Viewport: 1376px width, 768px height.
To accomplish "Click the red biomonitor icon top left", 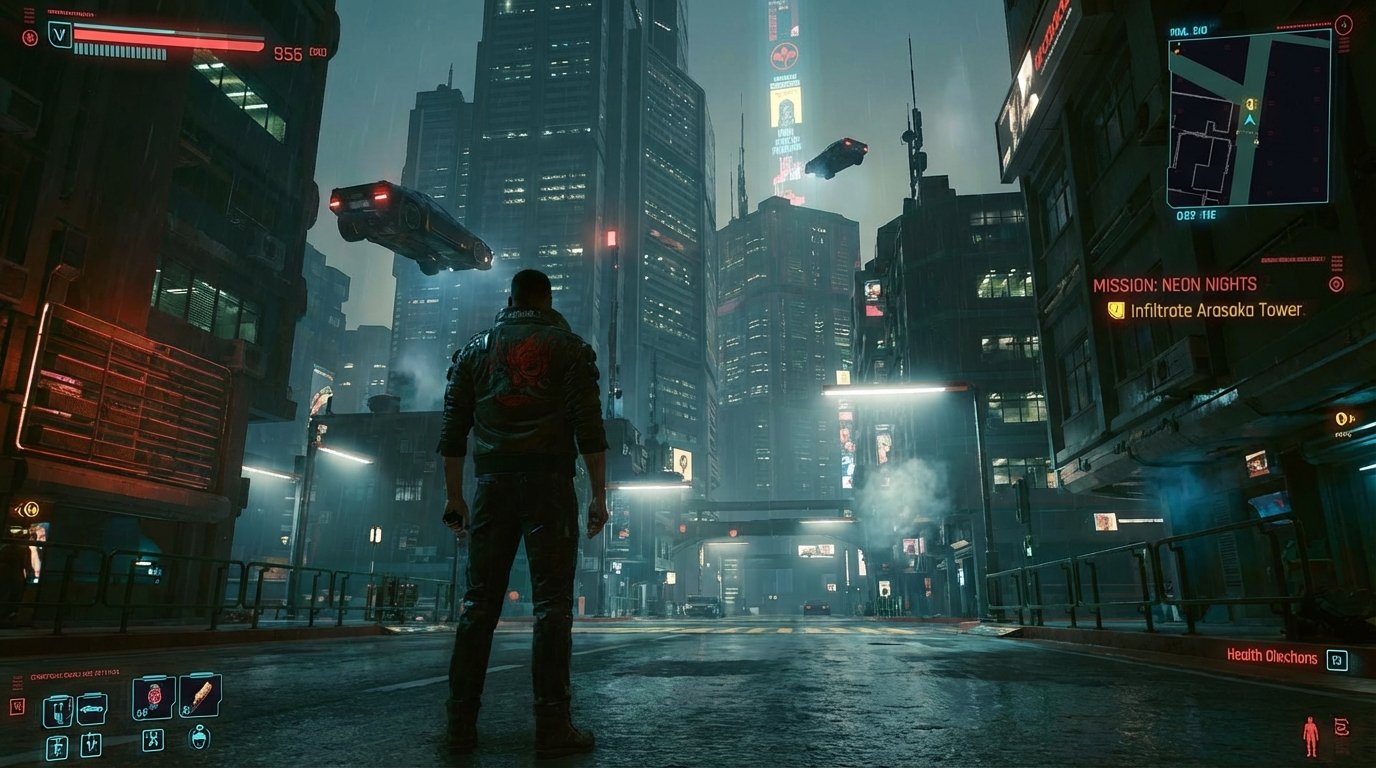I will pyautogui.click(x=29, y=37).
